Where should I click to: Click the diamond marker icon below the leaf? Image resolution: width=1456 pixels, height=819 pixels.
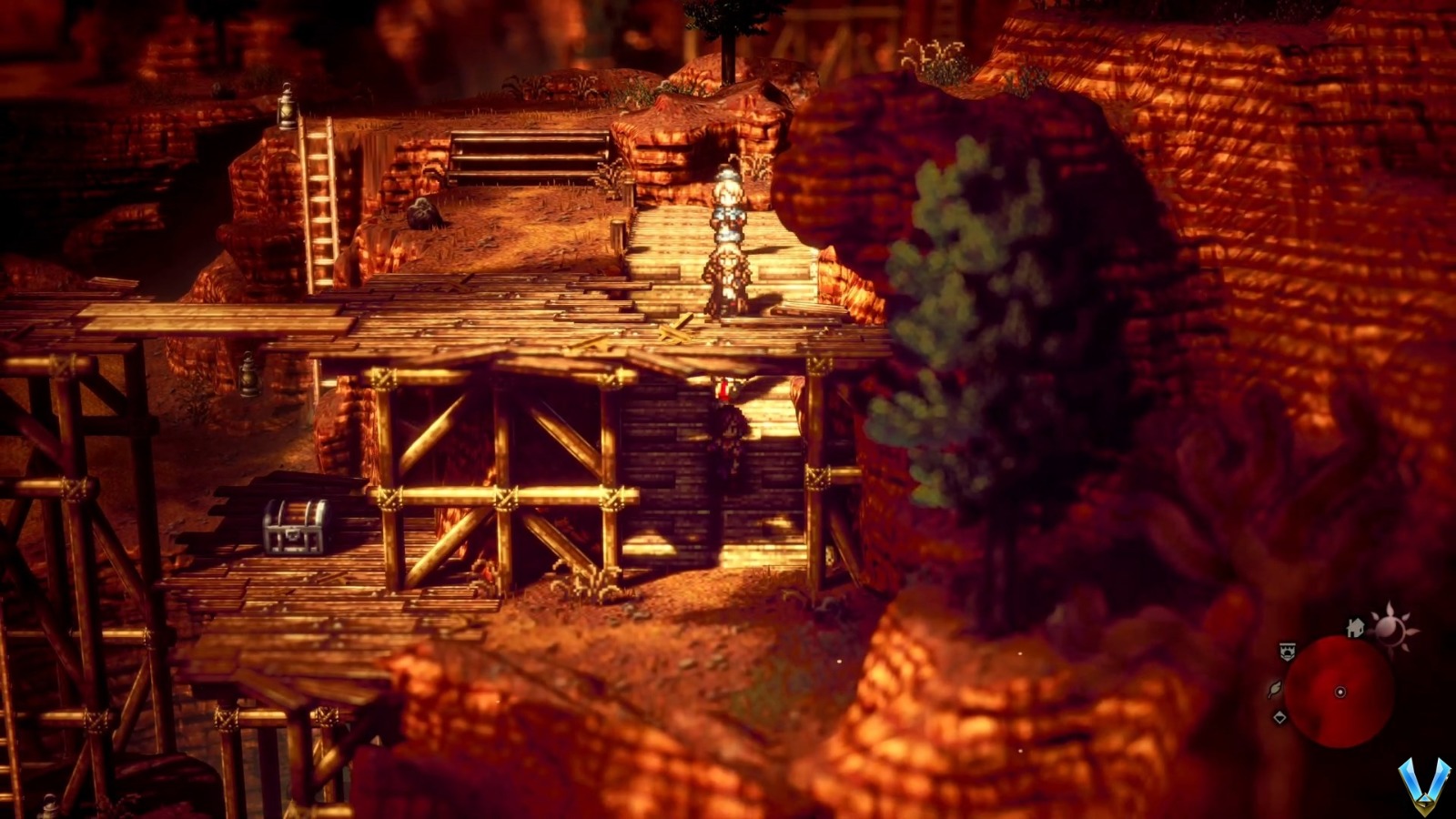1279,717
